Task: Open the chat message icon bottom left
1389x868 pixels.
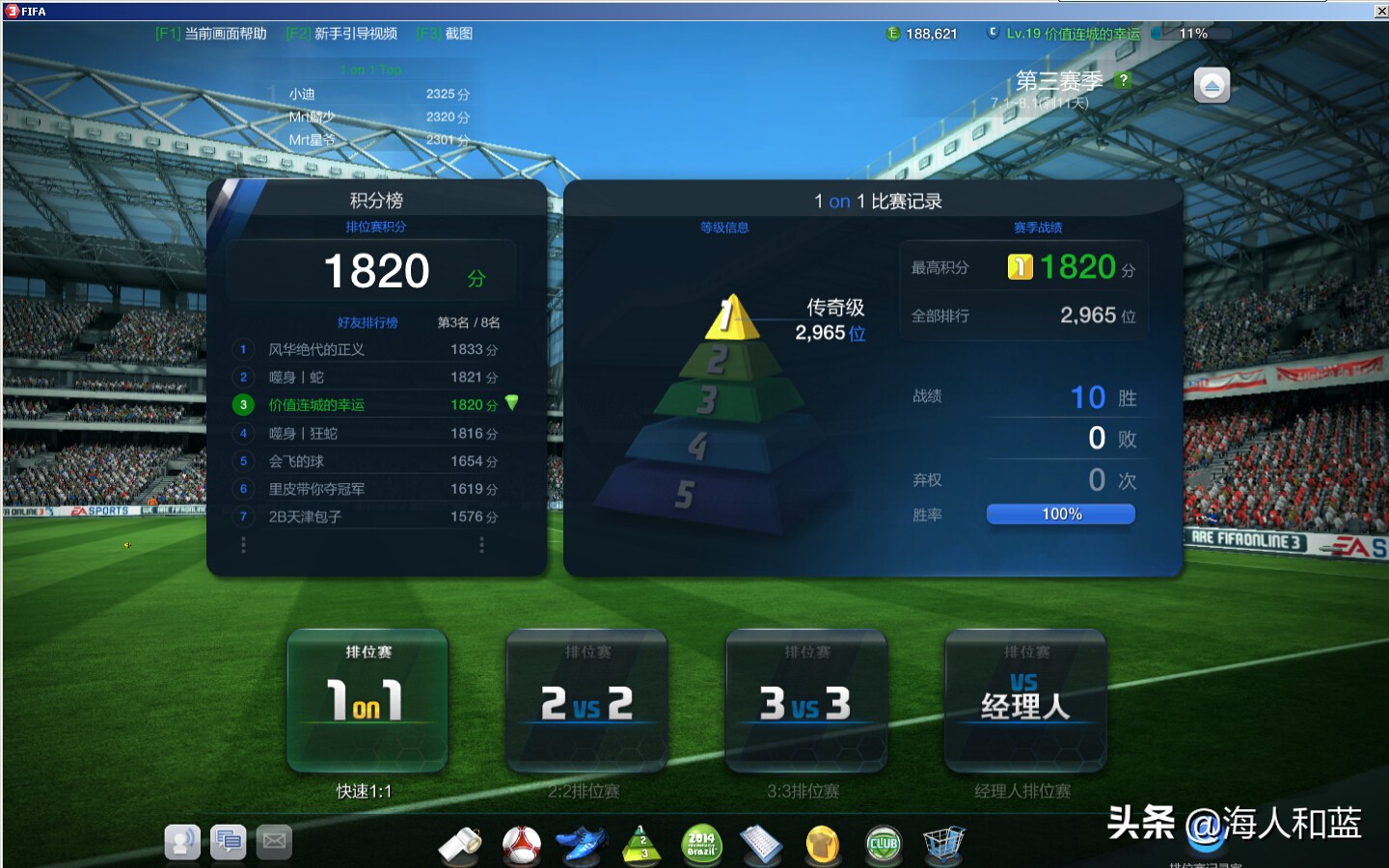Action: point(229,842)
